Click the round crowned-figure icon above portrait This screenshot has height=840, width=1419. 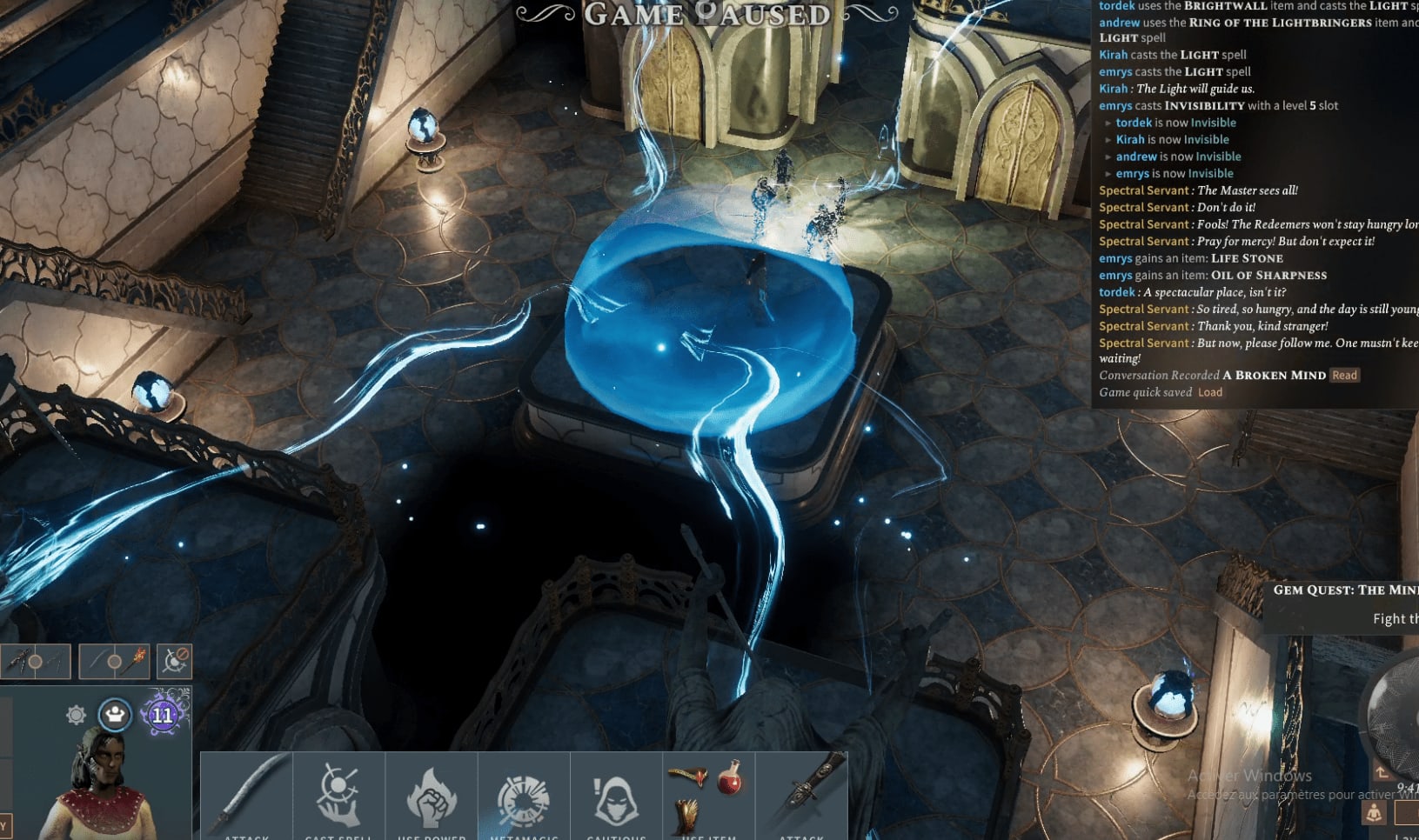coord(114,715)
